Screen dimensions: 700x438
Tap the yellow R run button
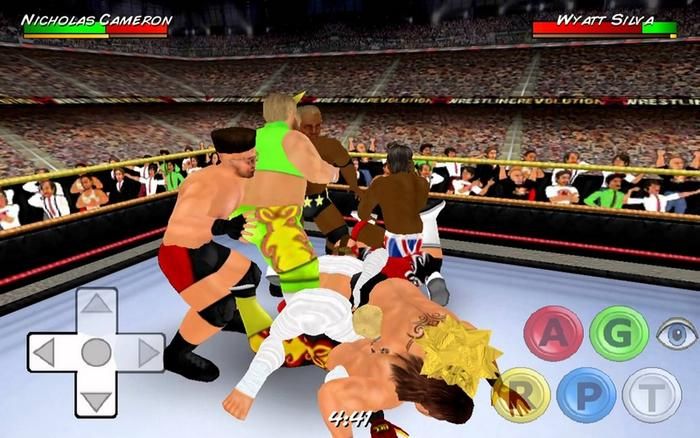coord(521,393)
